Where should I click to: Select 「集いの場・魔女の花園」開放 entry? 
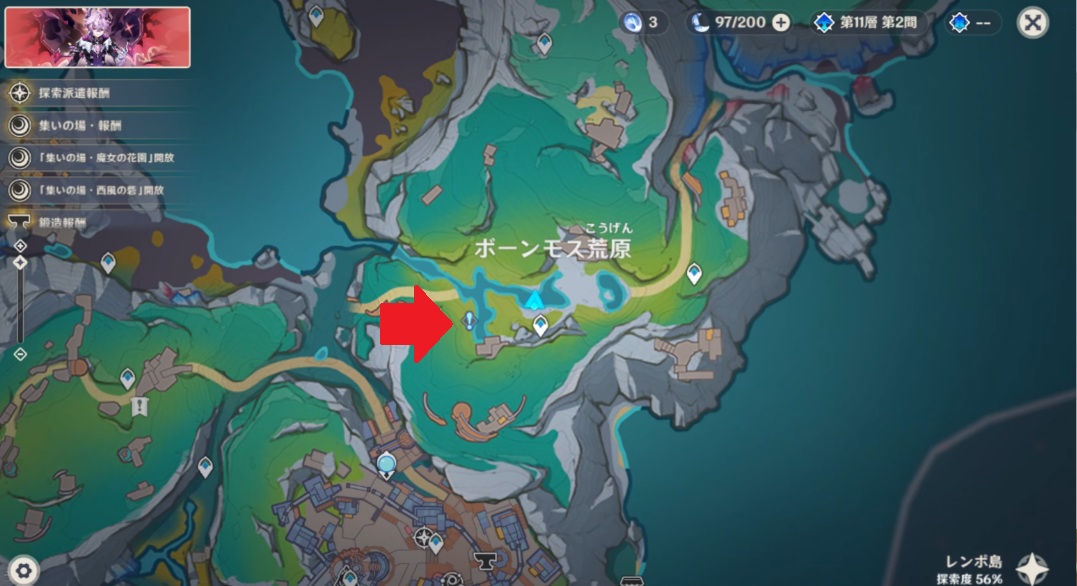click(95, 158)
